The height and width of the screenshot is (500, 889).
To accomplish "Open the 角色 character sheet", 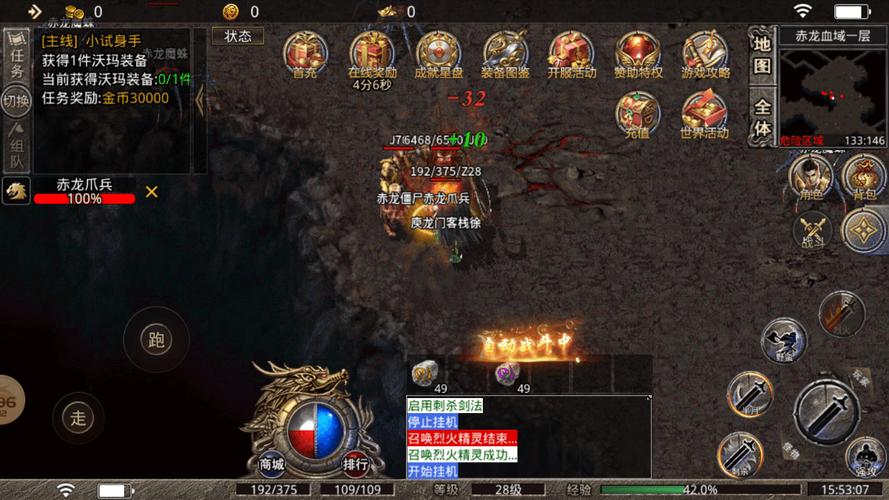I will (x=811, y=177).
